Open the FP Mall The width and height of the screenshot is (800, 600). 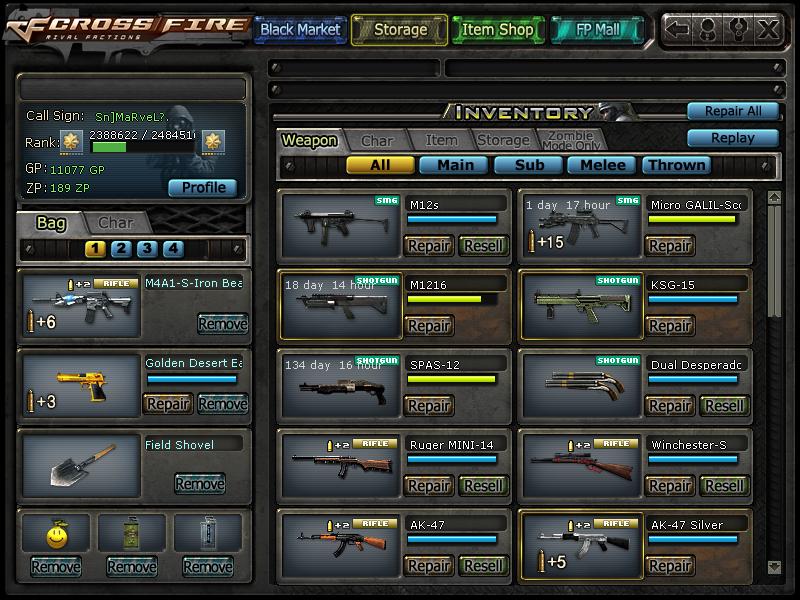coord(597,30)
